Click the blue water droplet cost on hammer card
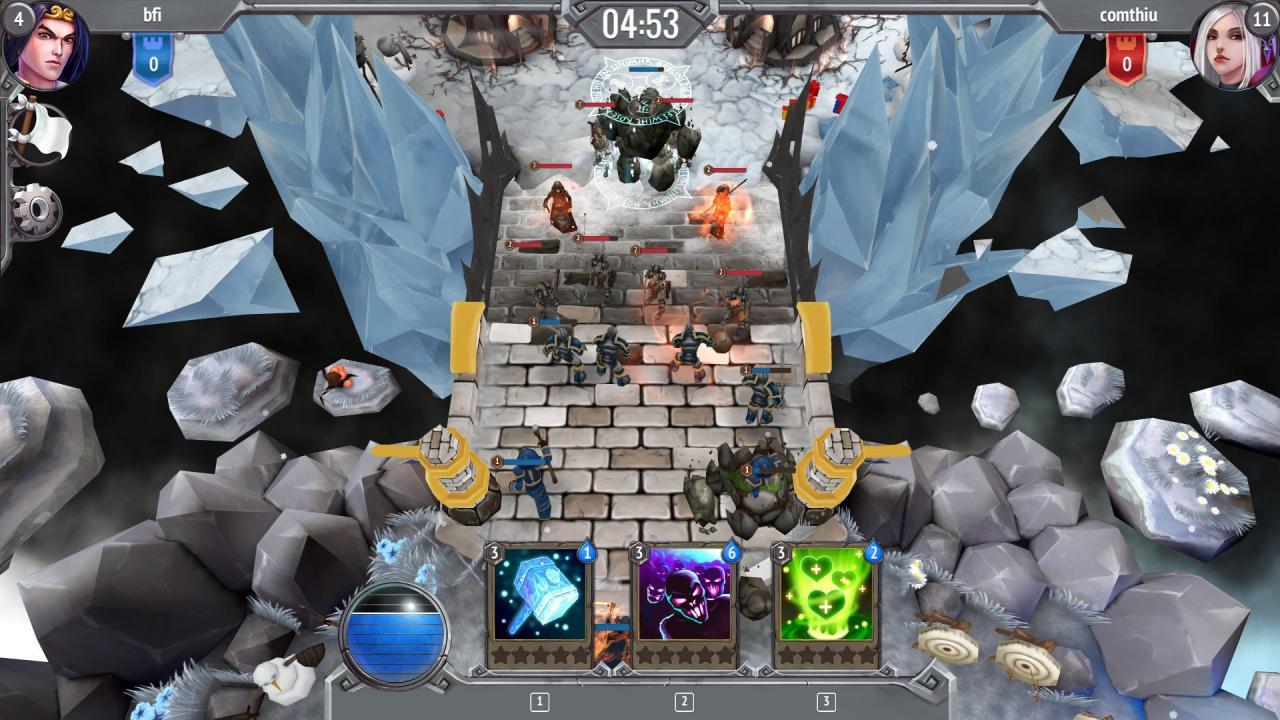This screenshot has width=1280, height=720. 588,552
